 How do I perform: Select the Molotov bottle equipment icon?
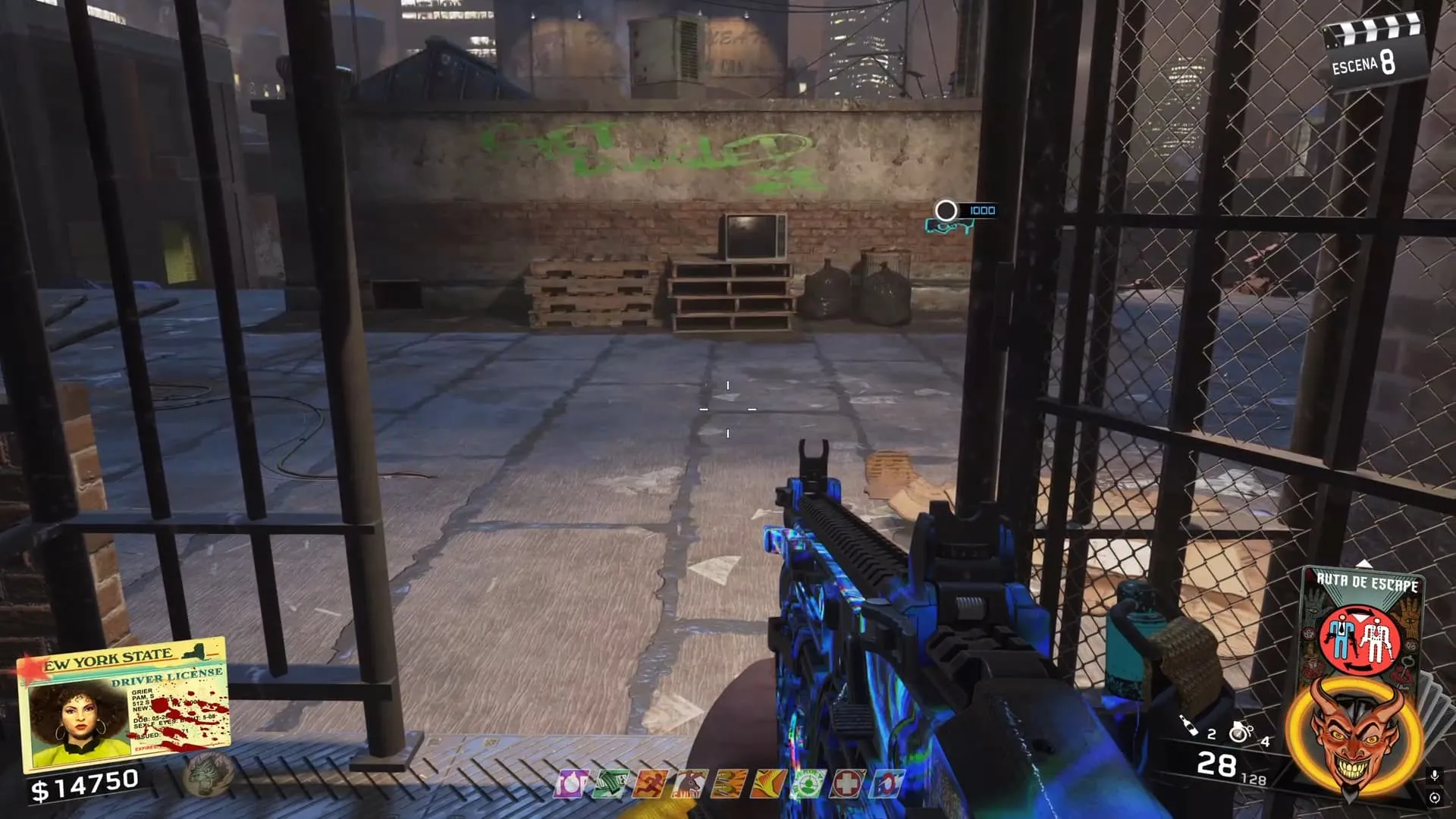(x=1189, y=726)
